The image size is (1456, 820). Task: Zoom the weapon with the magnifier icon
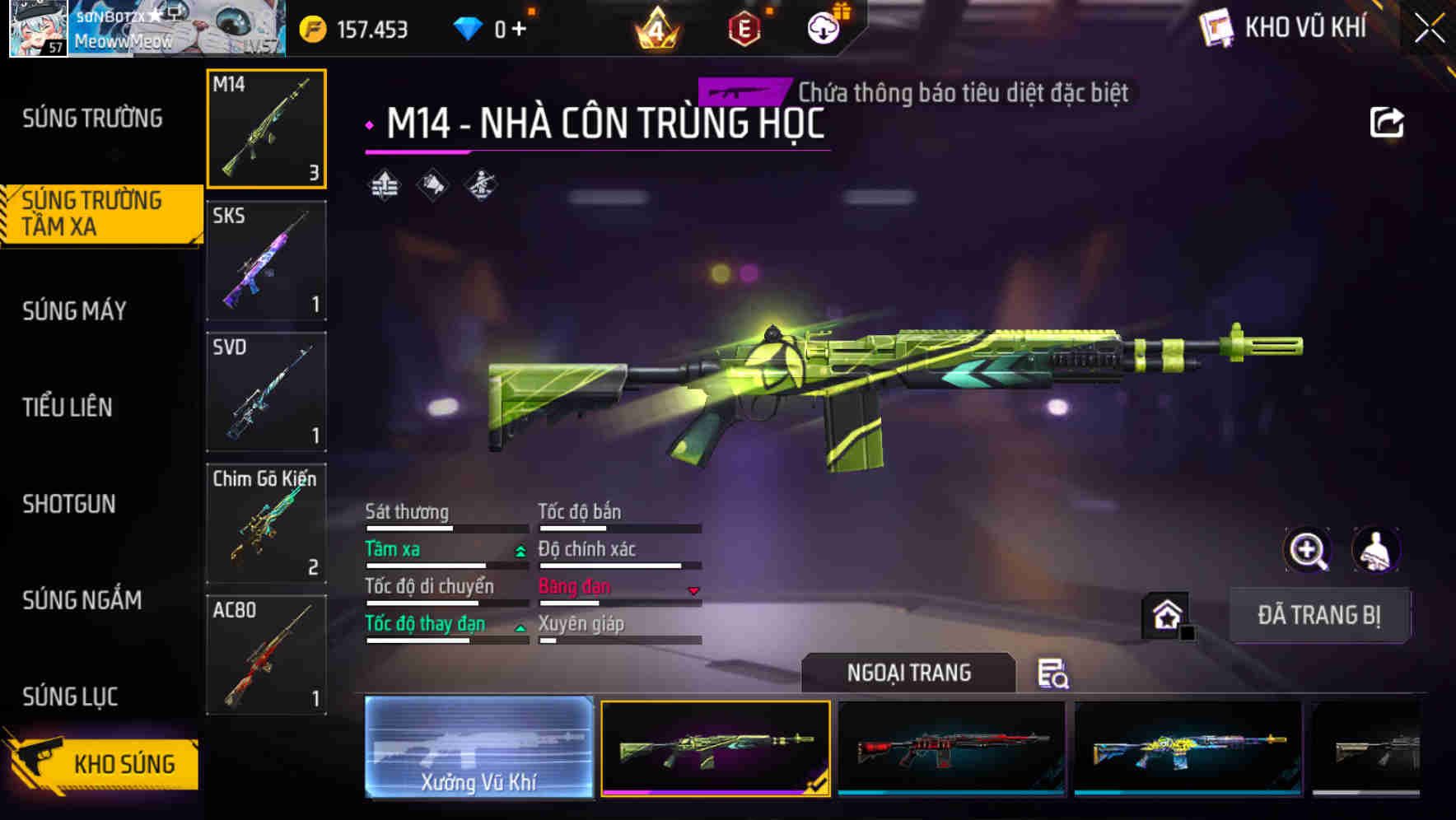1309,550
